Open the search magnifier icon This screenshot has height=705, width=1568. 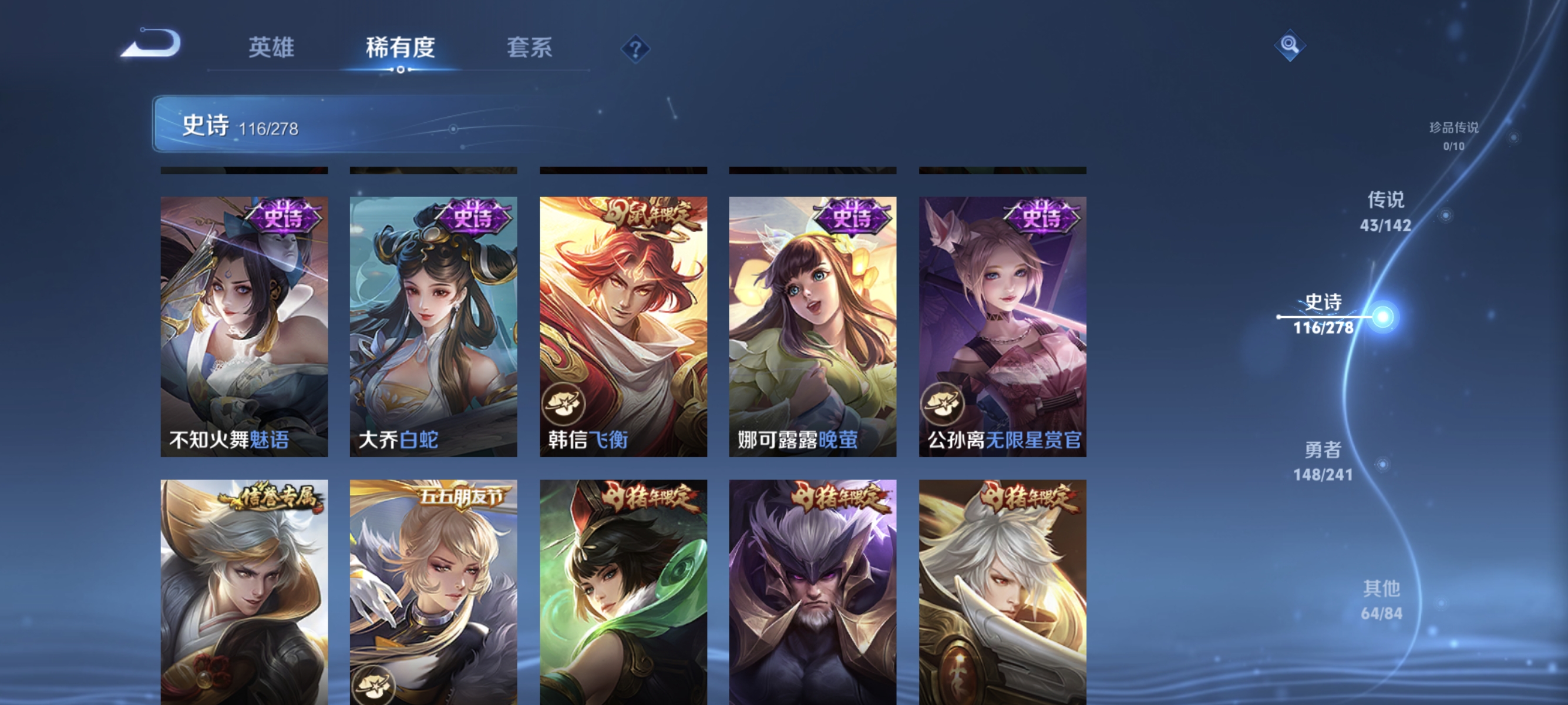(x=1290, y=46)
